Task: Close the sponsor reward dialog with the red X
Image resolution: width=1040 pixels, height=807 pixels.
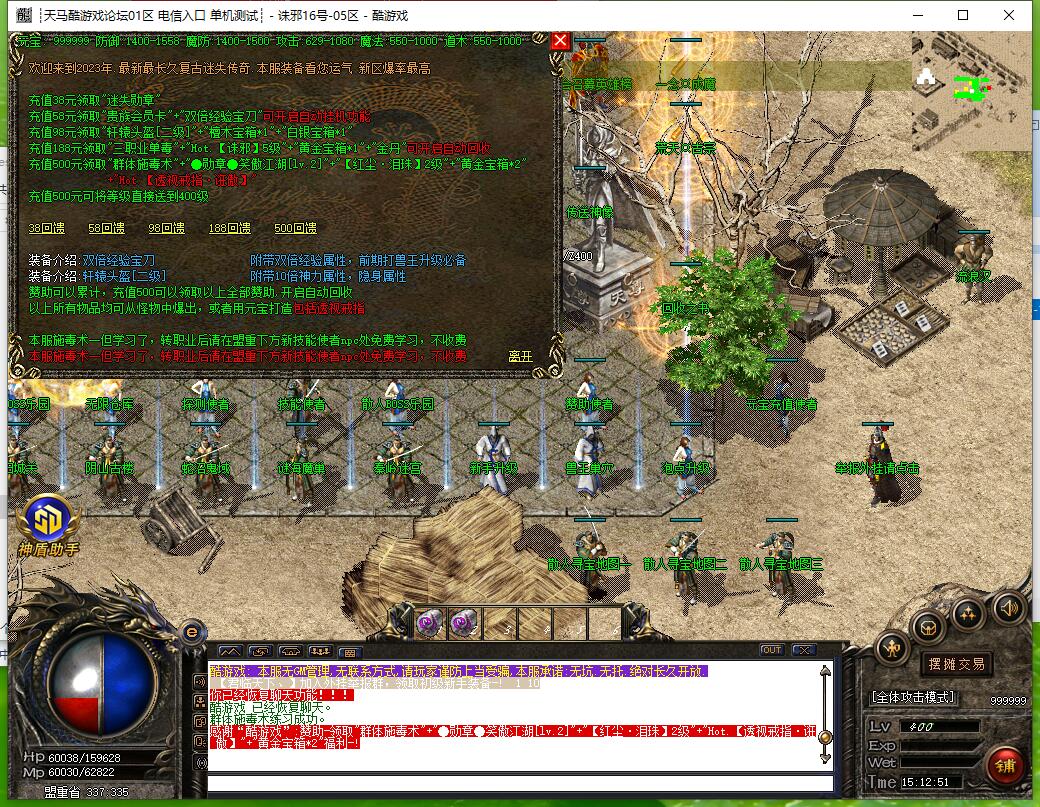Action: (561, 41)
